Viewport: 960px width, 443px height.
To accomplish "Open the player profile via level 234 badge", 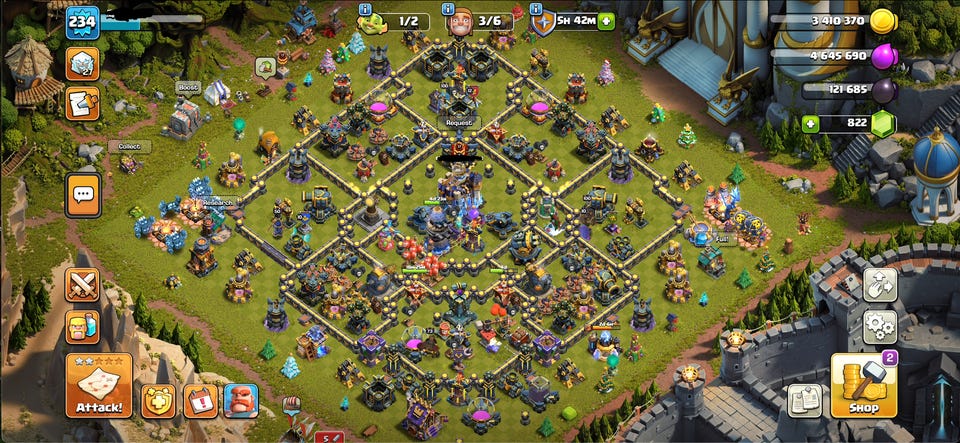I will tap(82, 22).
